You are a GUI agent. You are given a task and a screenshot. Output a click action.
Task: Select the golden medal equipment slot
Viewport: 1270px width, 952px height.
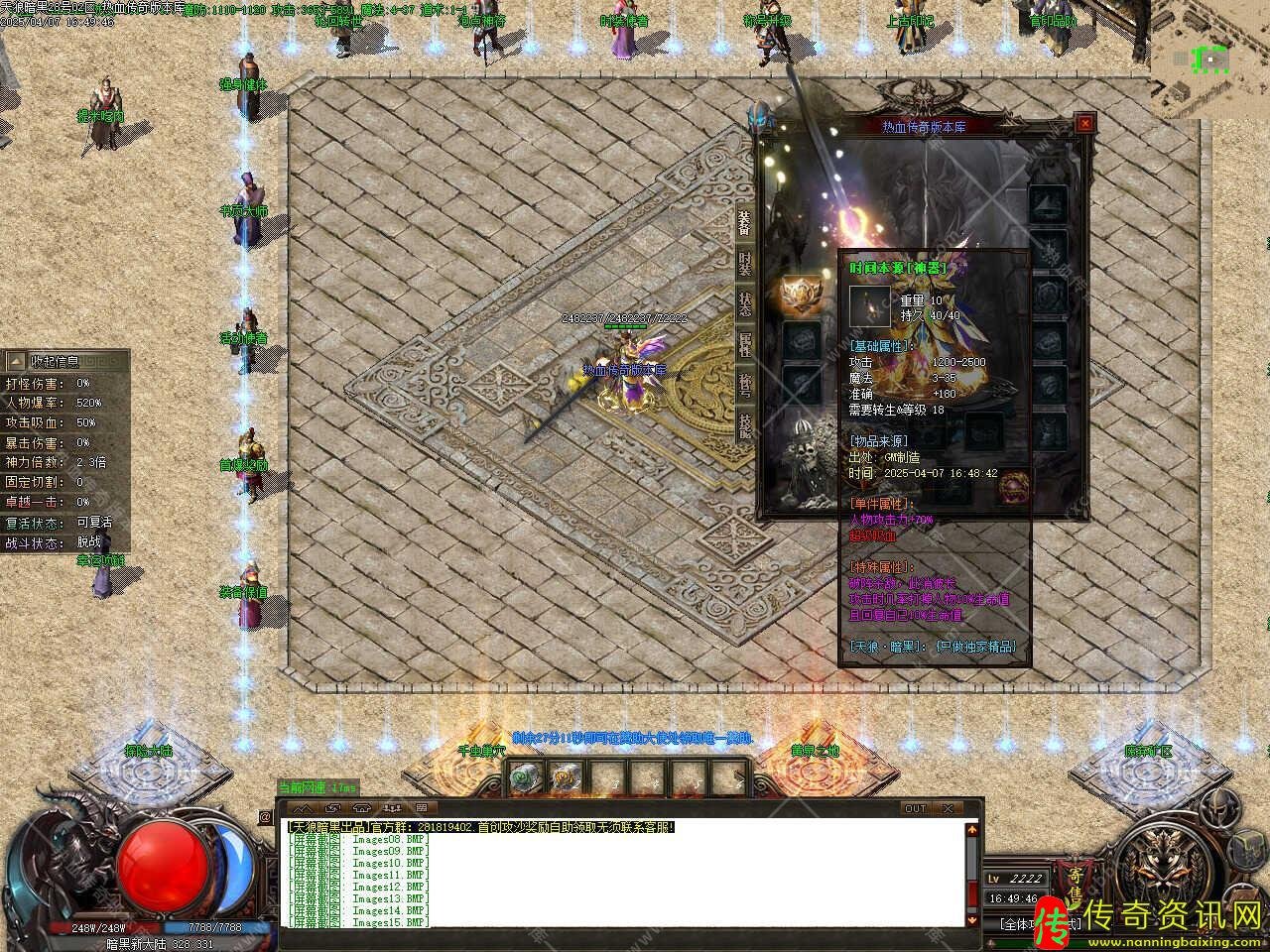tap(800, 295)
